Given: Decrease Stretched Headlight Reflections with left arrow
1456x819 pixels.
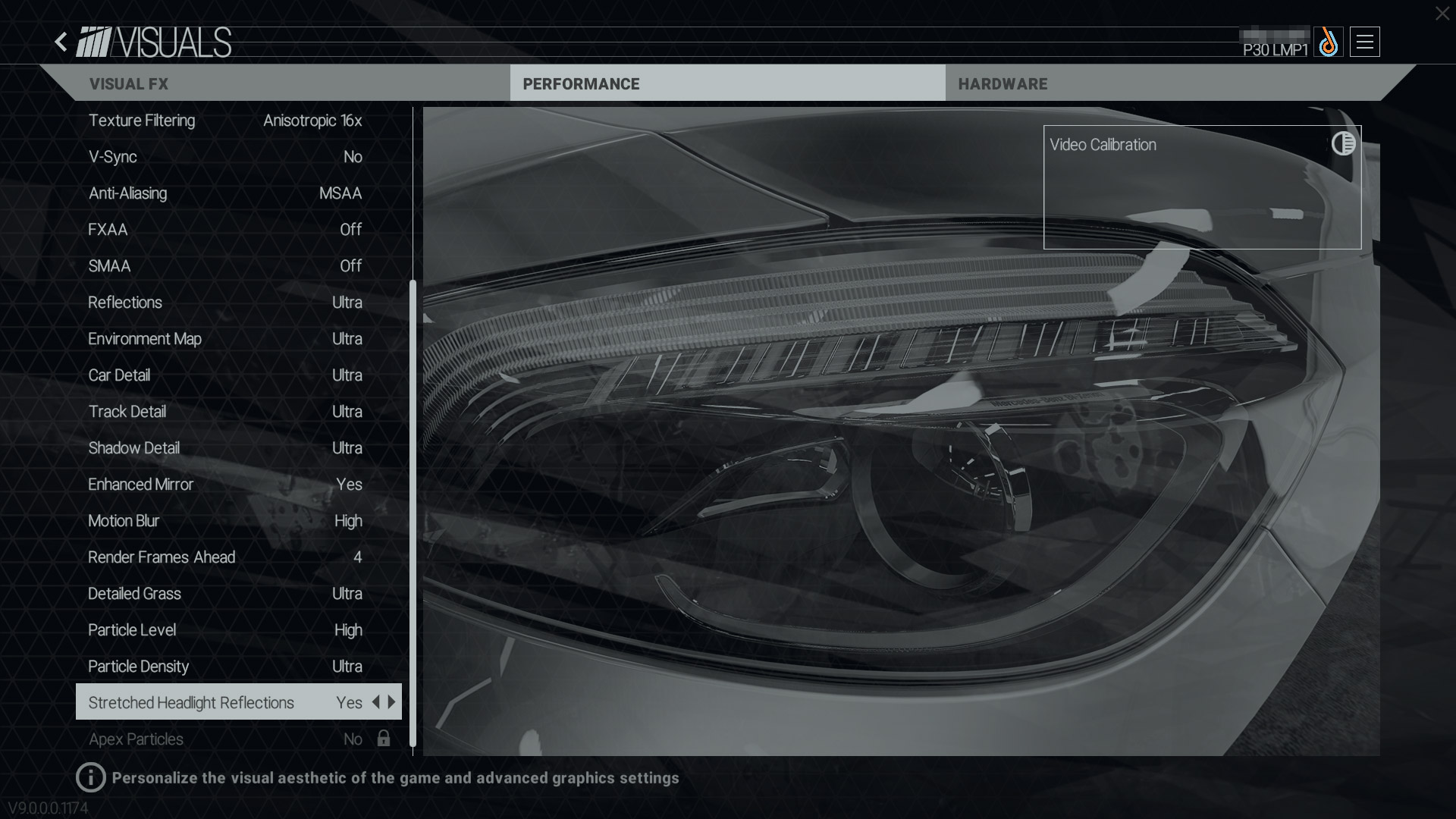Looking at the screenshot, I should coord(375,702).
